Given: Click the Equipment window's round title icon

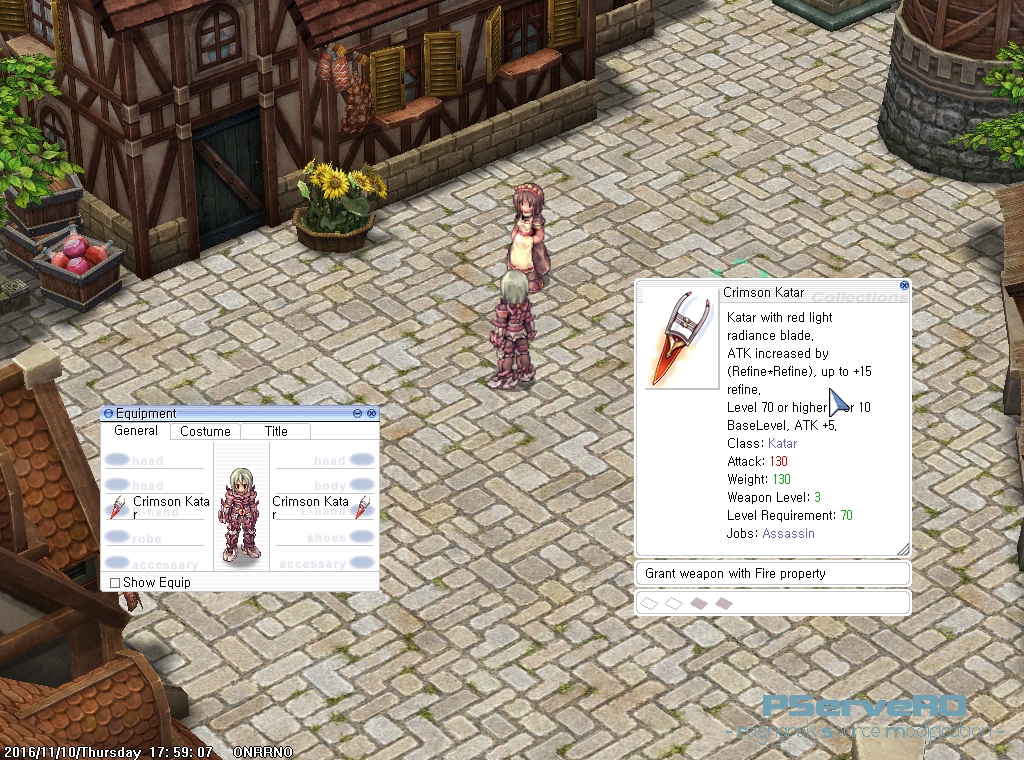Looking at the screenshot, I should coord(109,413).
